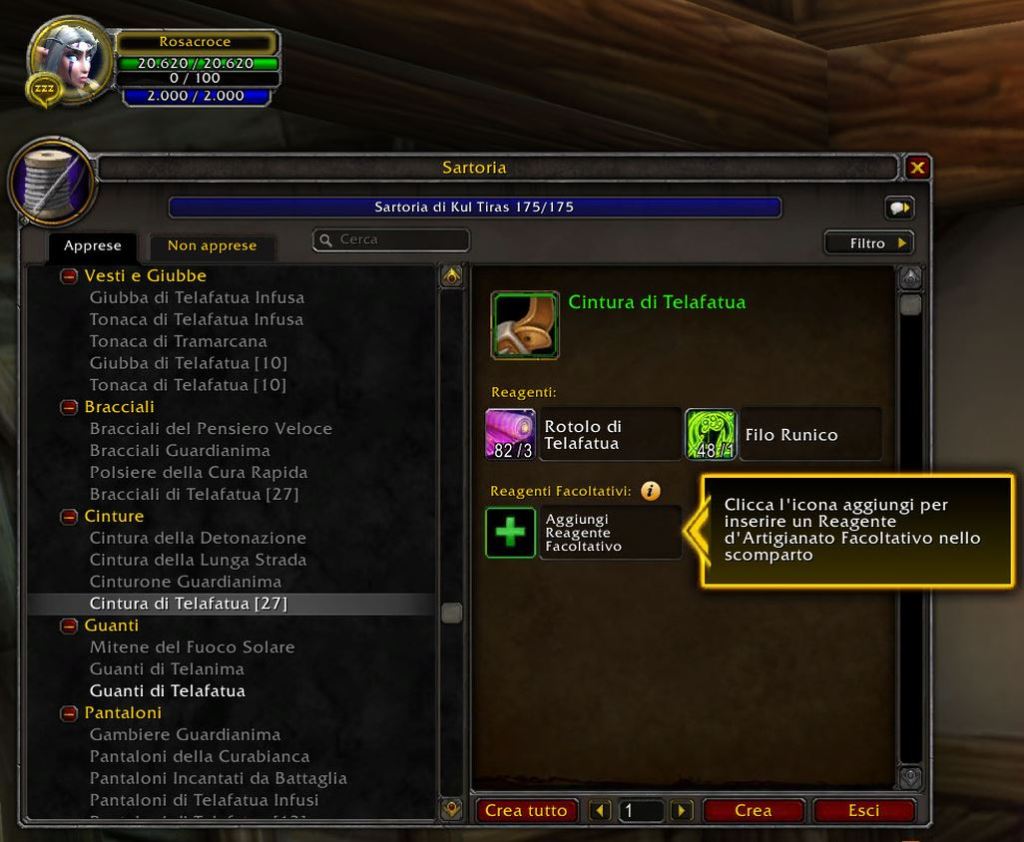Collapse the Pantaloni category
This screenshot has width=1024, height=842.
click(69, 713)
